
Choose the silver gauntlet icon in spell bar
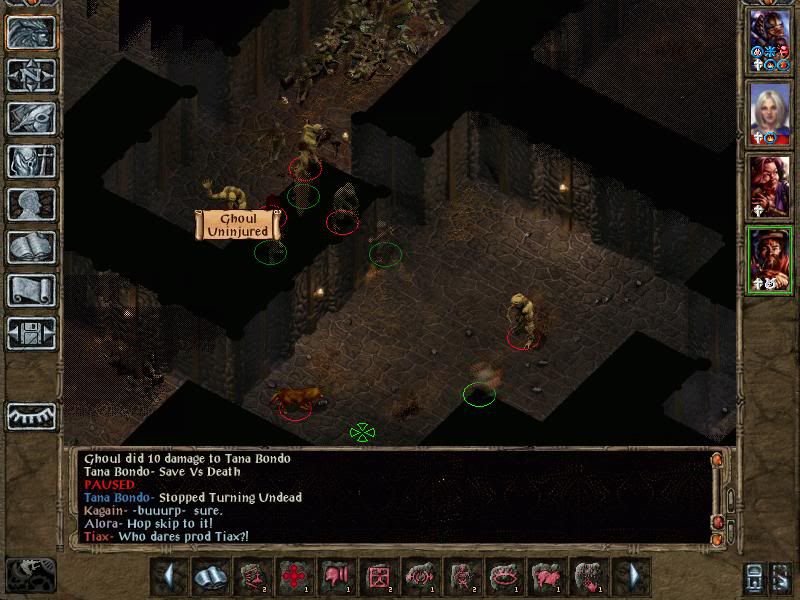208,576
